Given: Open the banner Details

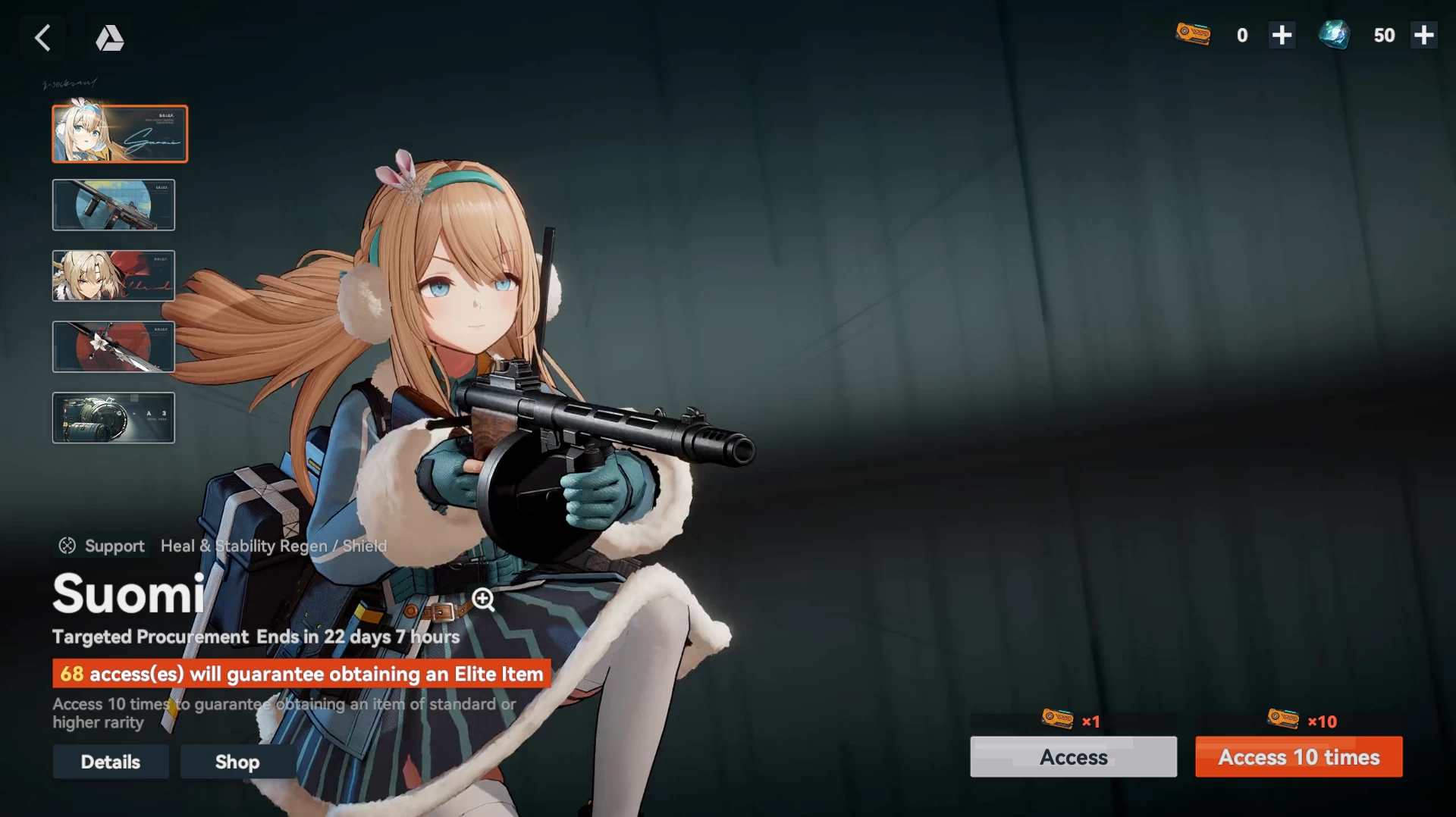Looking at the screenshot, I should (x=111, y=762).
